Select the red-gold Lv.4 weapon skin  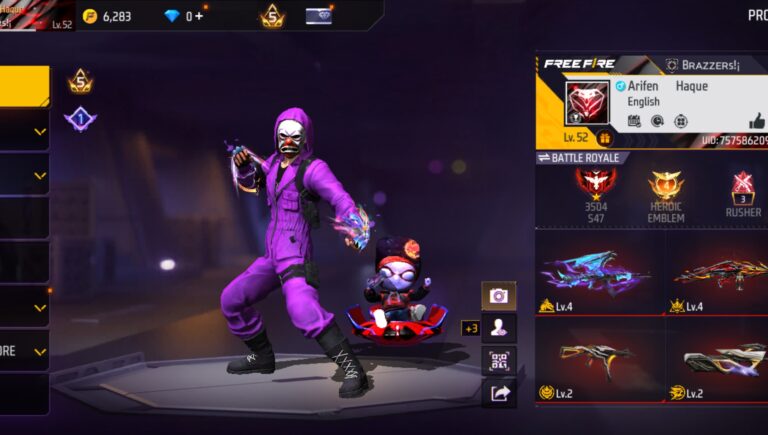pyautogui.click(x=718, y=272)
